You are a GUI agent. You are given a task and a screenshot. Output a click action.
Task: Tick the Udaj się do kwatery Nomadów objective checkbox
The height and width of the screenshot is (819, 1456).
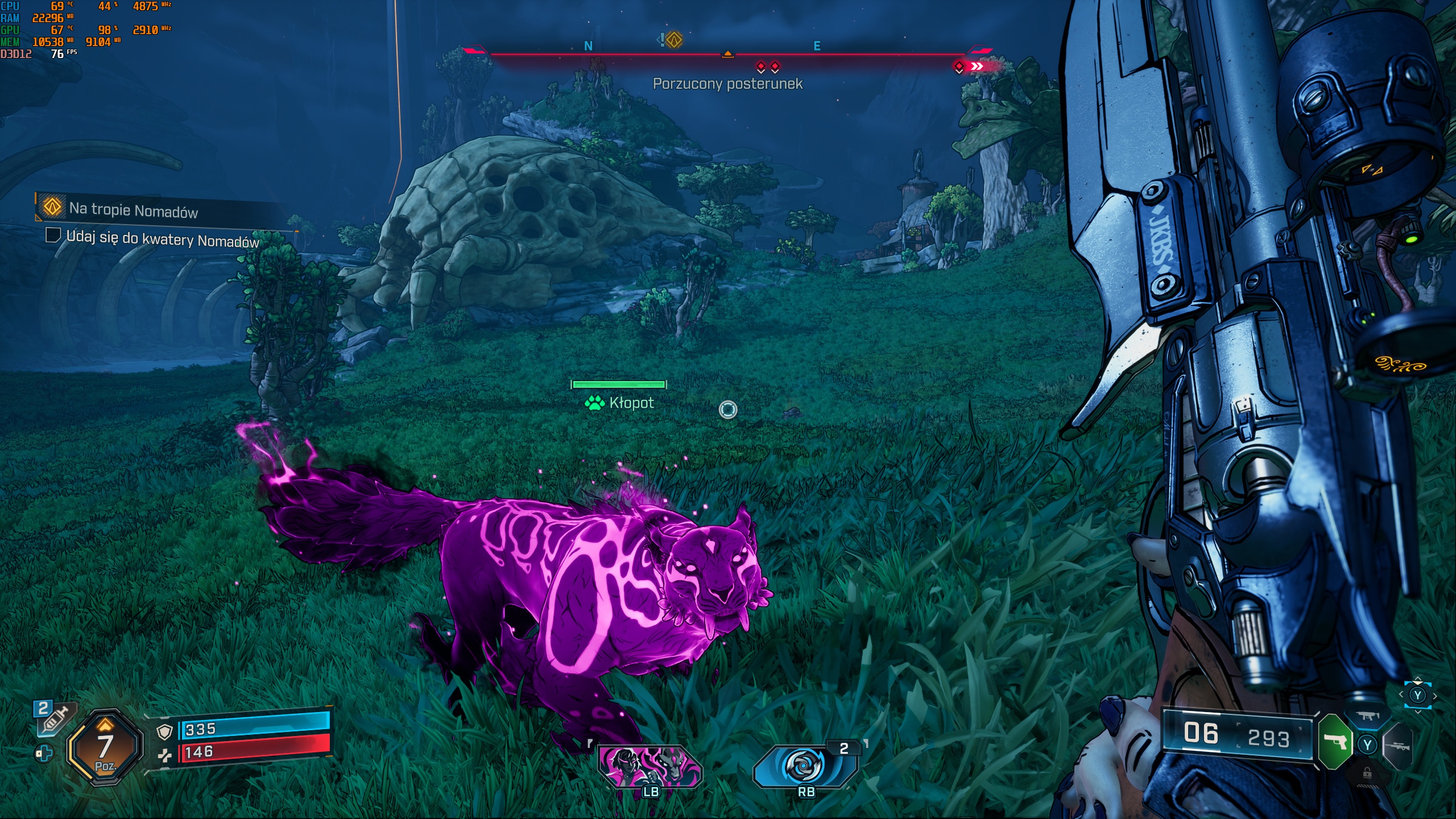click(x=53, y=235)
